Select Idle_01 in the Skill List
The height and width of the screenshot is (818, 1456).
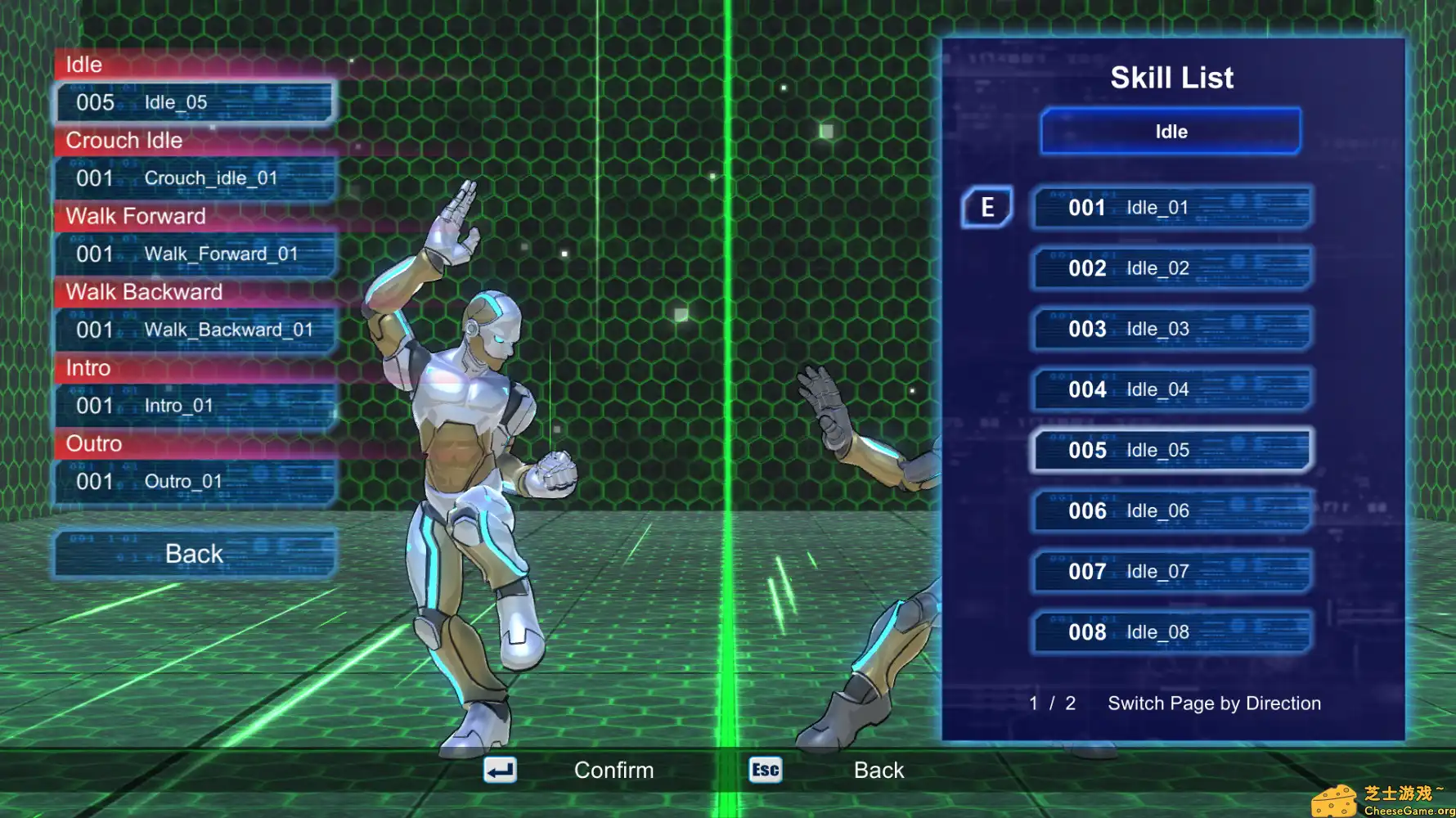pyautogui.click(x=1170, y=208)
